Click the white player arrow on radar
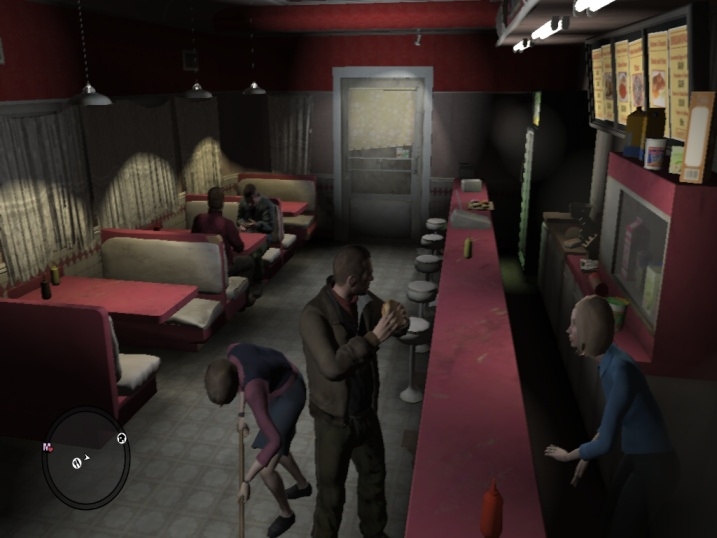717x538 pixels. [89, 456]
